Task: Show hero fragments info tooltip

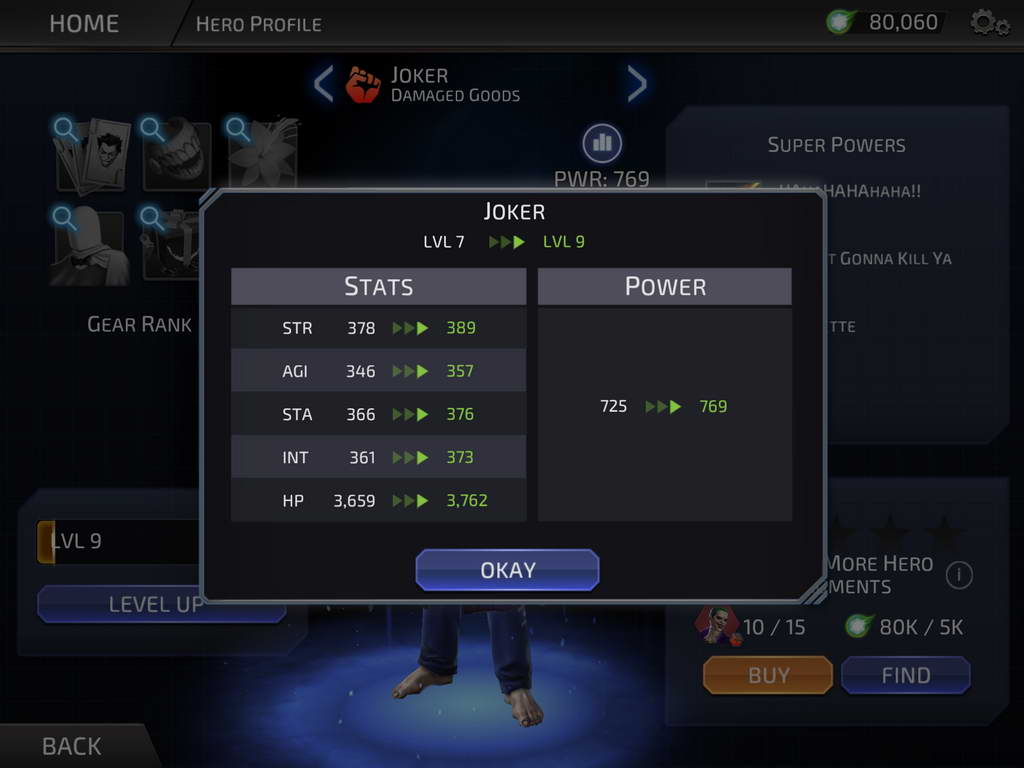Action: (959, 575)
